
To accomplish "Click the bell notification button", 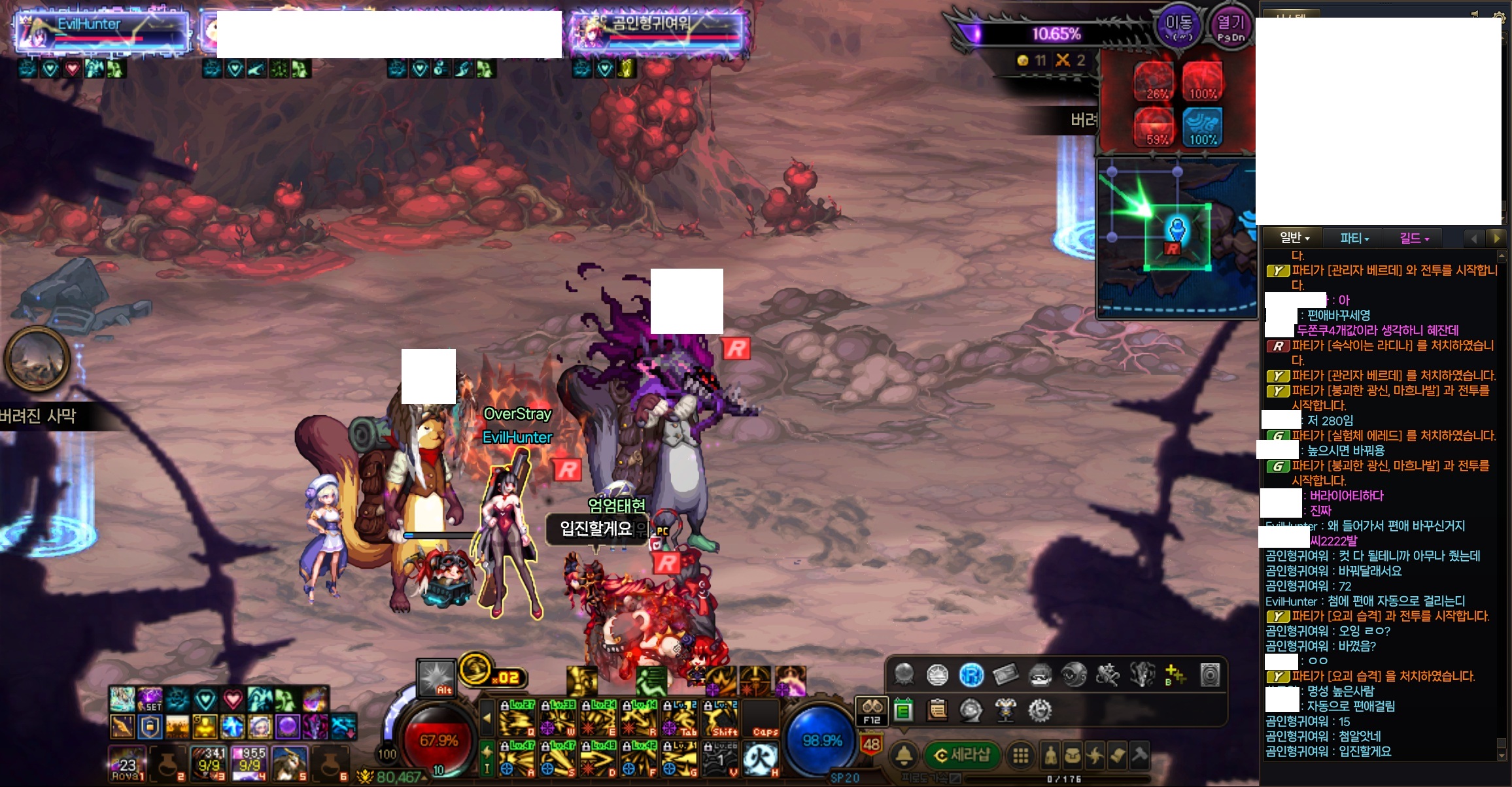I will 904,756.
